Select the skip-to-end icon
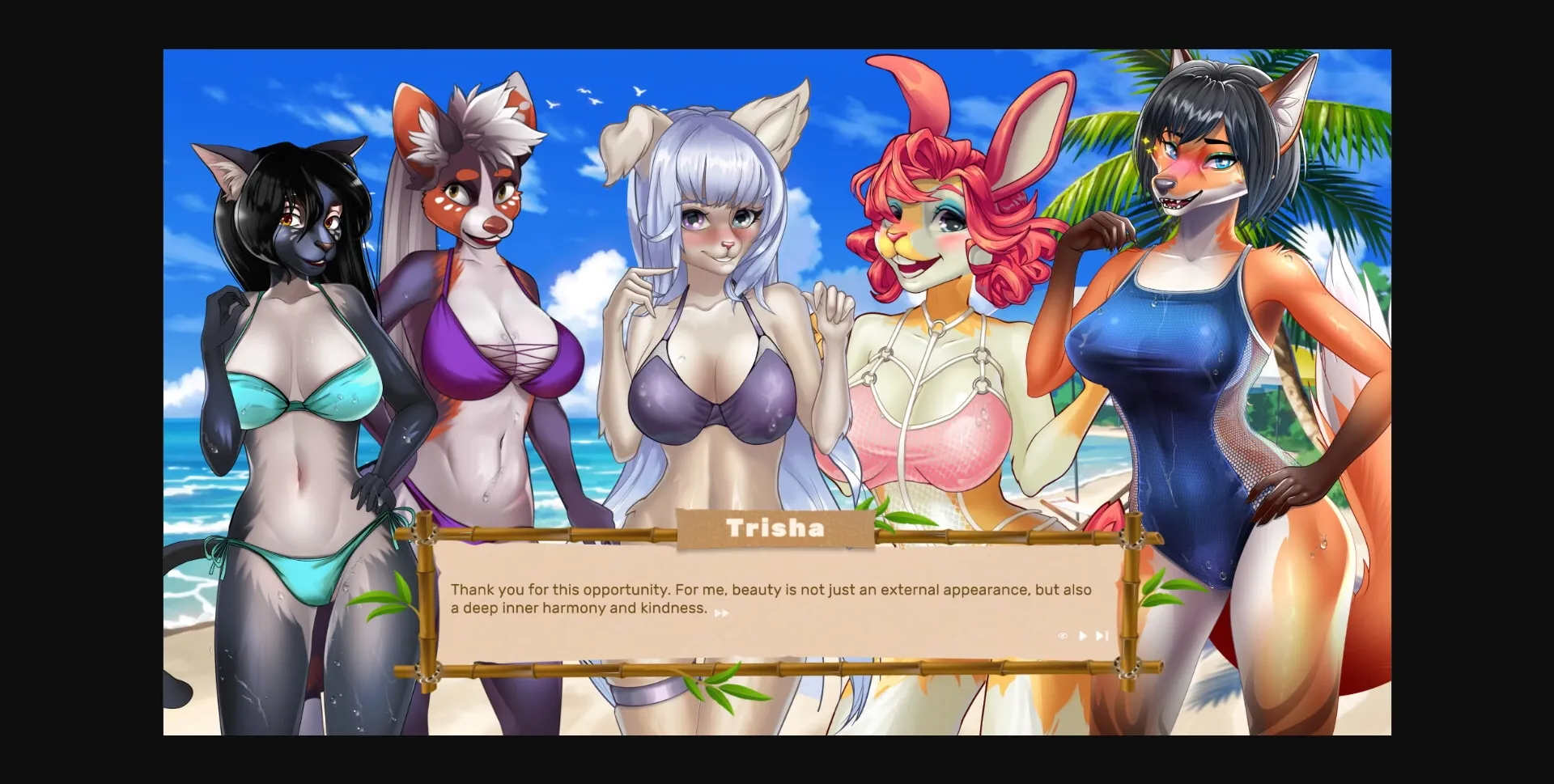Image resolution: width=1554 pixels, height=784 pixels. (x=1101, y=636)
